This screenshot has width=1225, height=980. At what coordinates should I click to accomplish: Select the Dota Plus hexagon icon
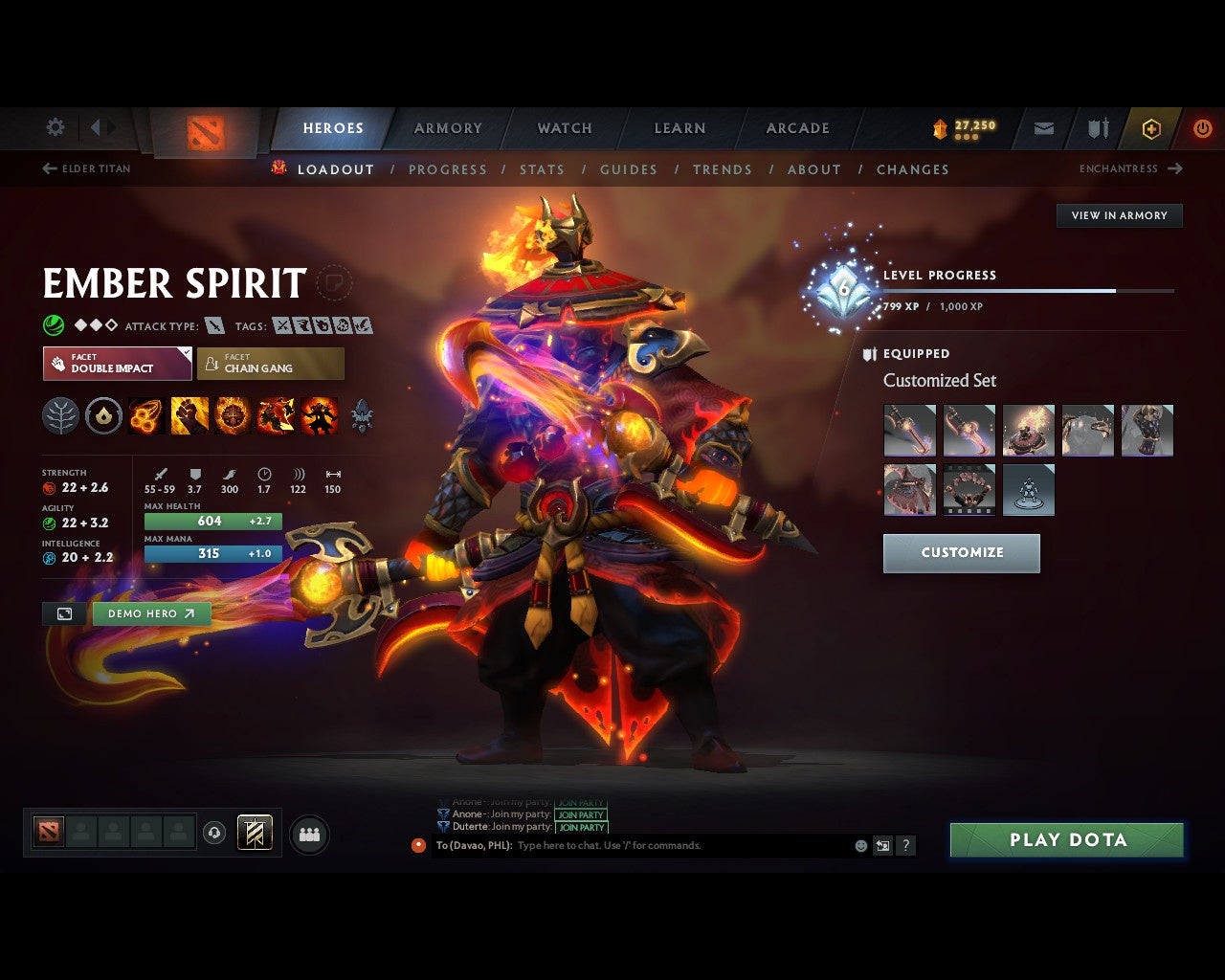click(x=1150, y=129)
